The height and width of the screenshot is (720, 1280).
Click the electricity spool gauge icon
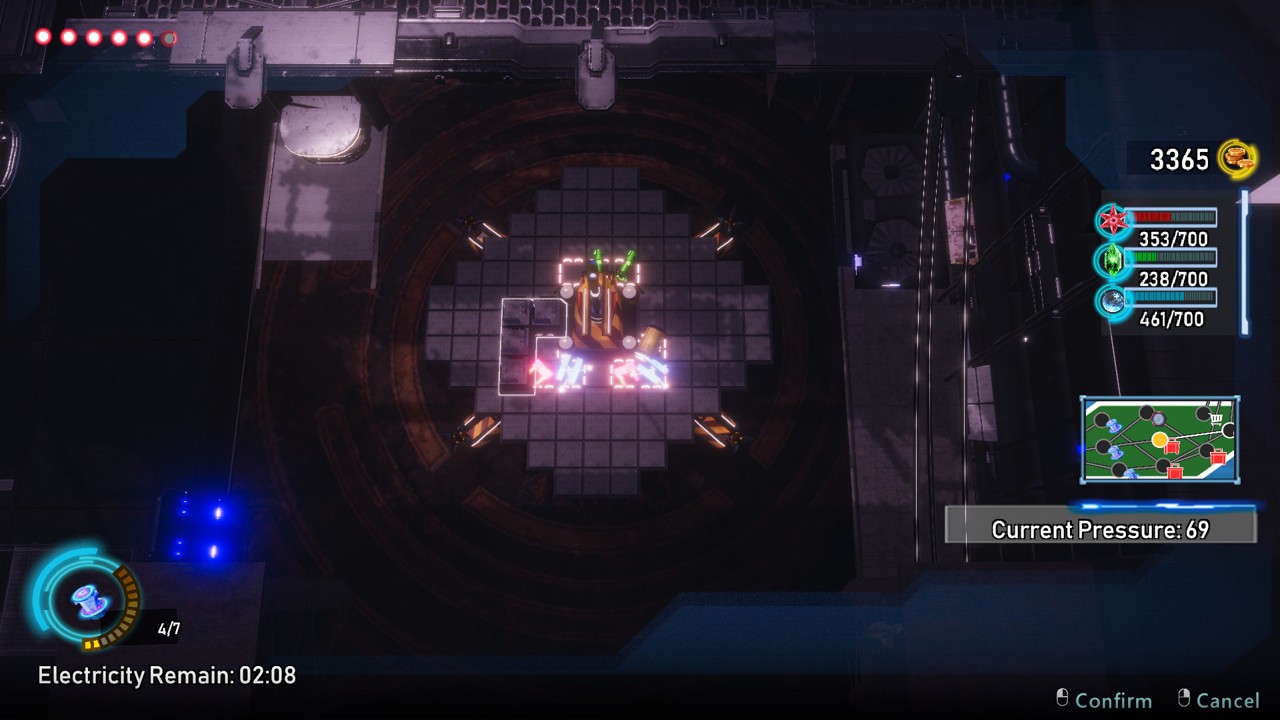click(86, 599)
